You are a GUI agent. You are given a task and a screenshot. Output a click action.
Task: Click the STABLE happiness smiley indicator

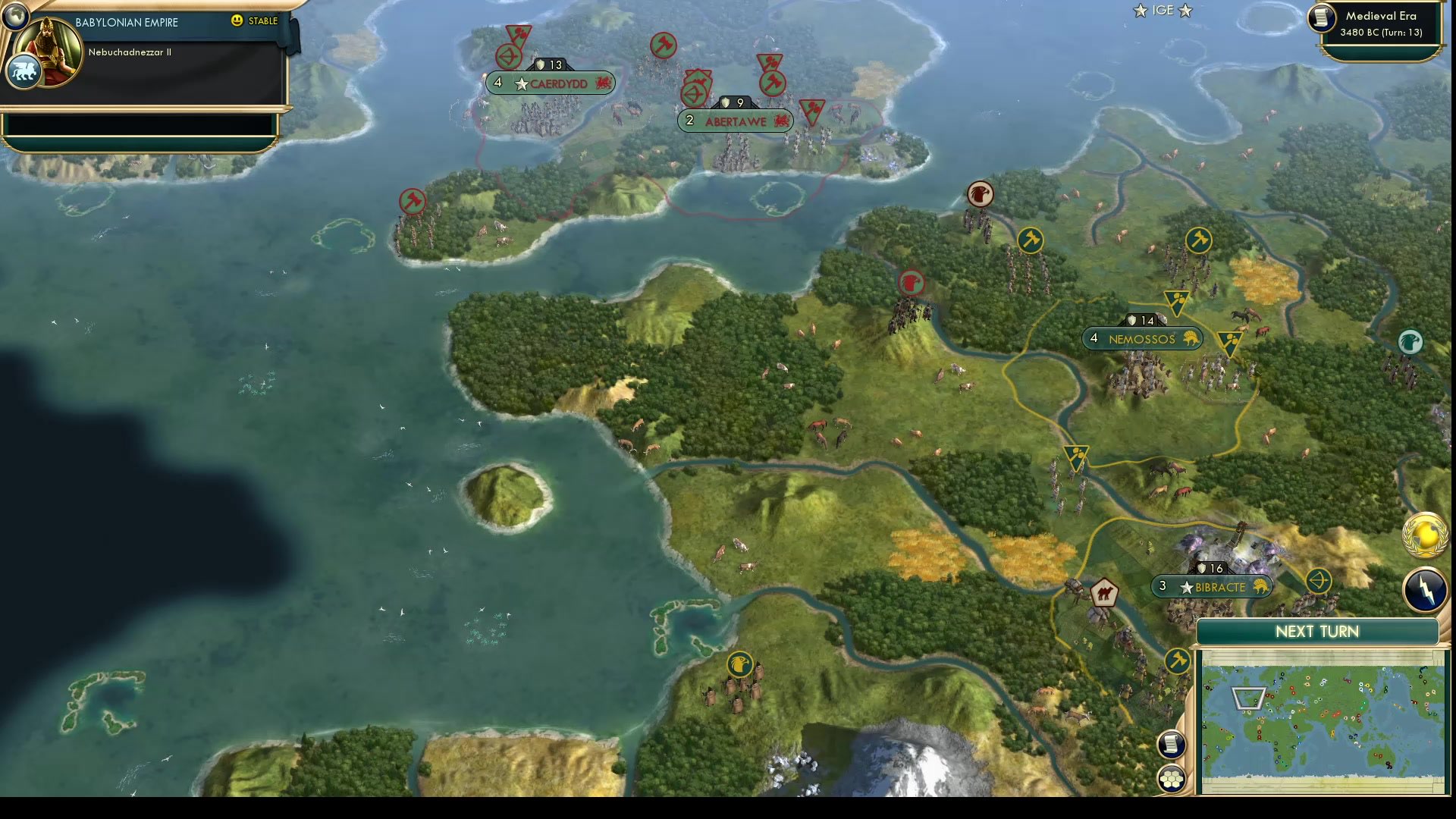coord(237,21)
